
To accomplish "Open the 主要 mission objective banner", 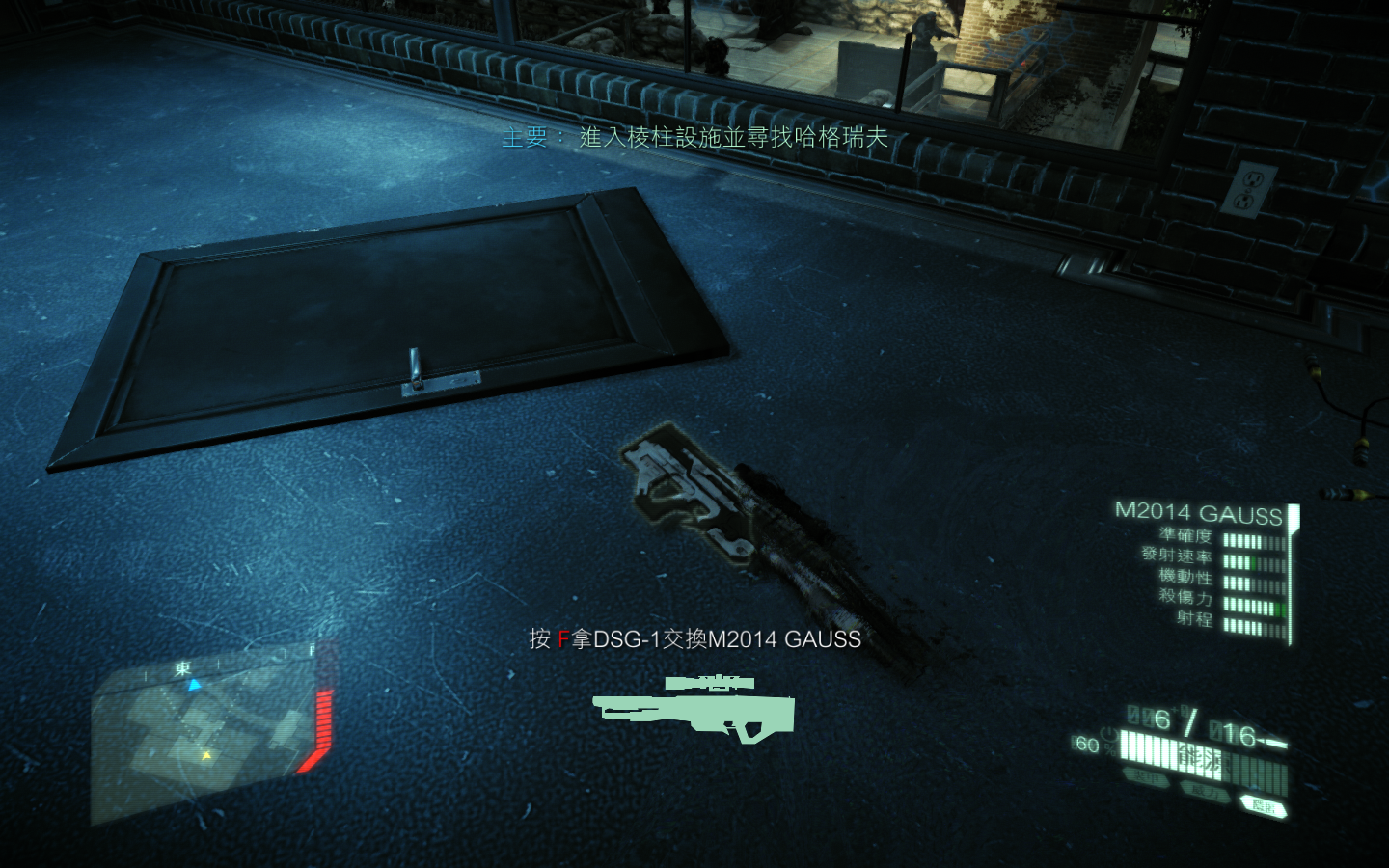I will pyautogui.click(x=694, y=137).
